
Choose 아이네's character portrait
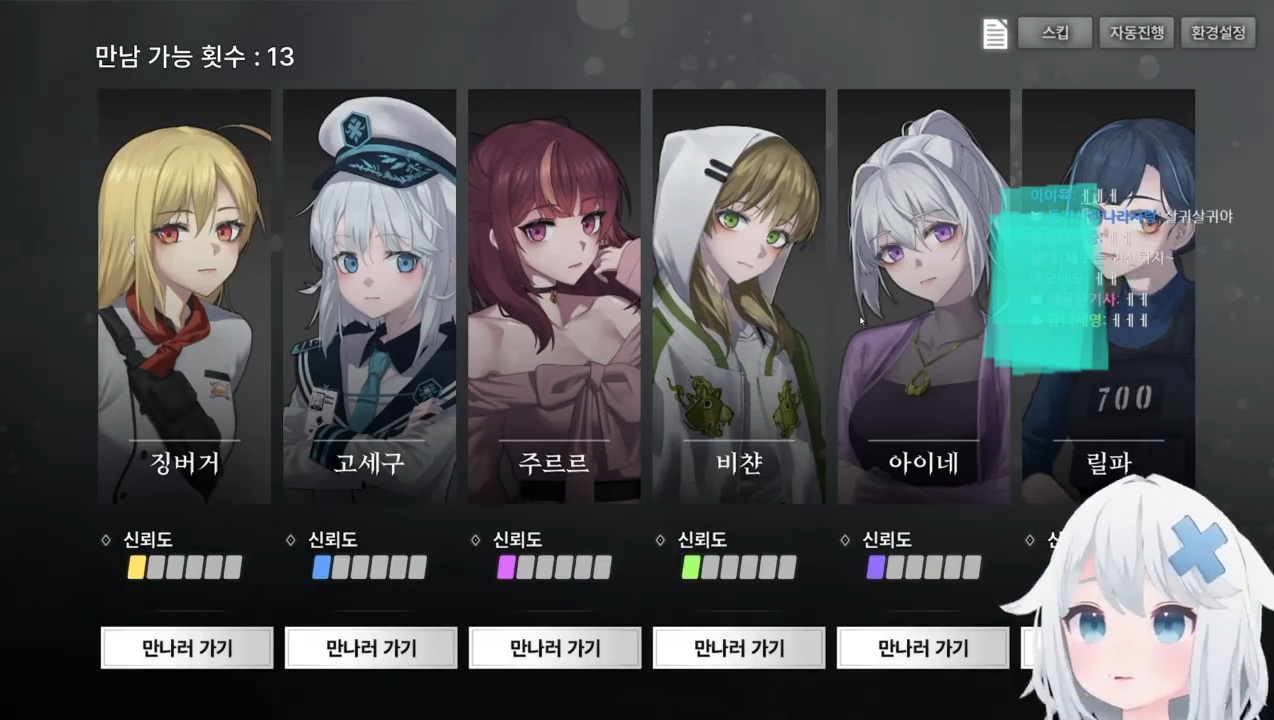[x=924, y=296]
